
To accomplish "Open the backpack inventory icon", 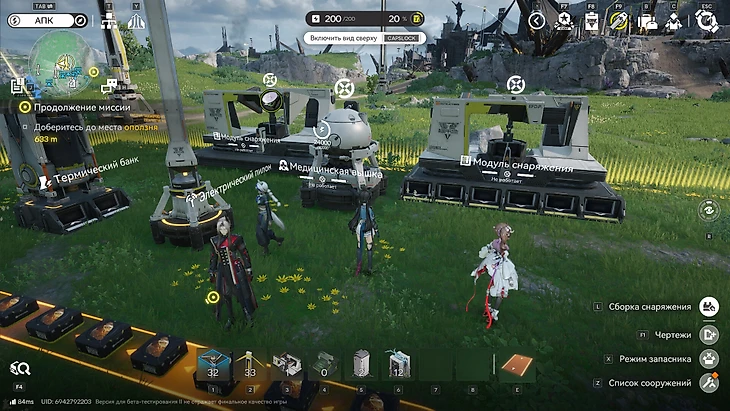I will [x=646, y=20].
